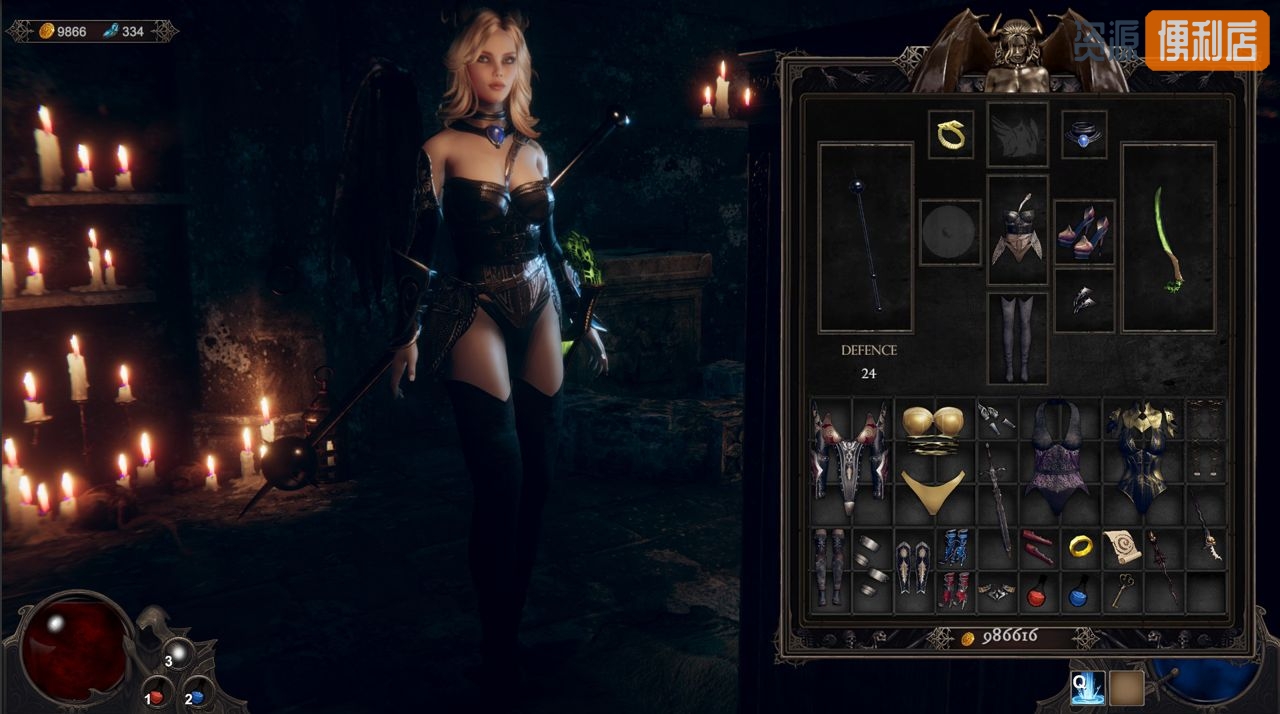Activate the Q ice skill icon

tap(1087, 687)
